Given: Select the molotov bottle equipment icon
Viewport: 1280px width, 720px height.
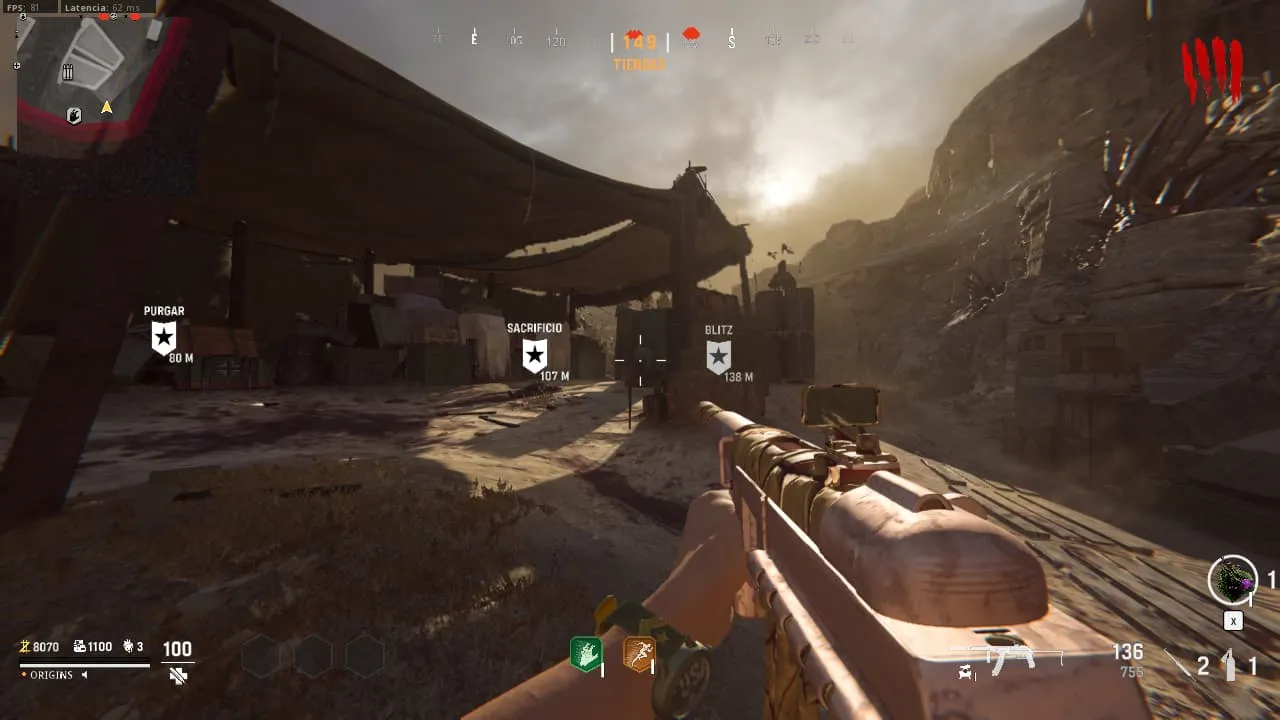Looking at the screenshot, I should click(x=1231, y=664).
